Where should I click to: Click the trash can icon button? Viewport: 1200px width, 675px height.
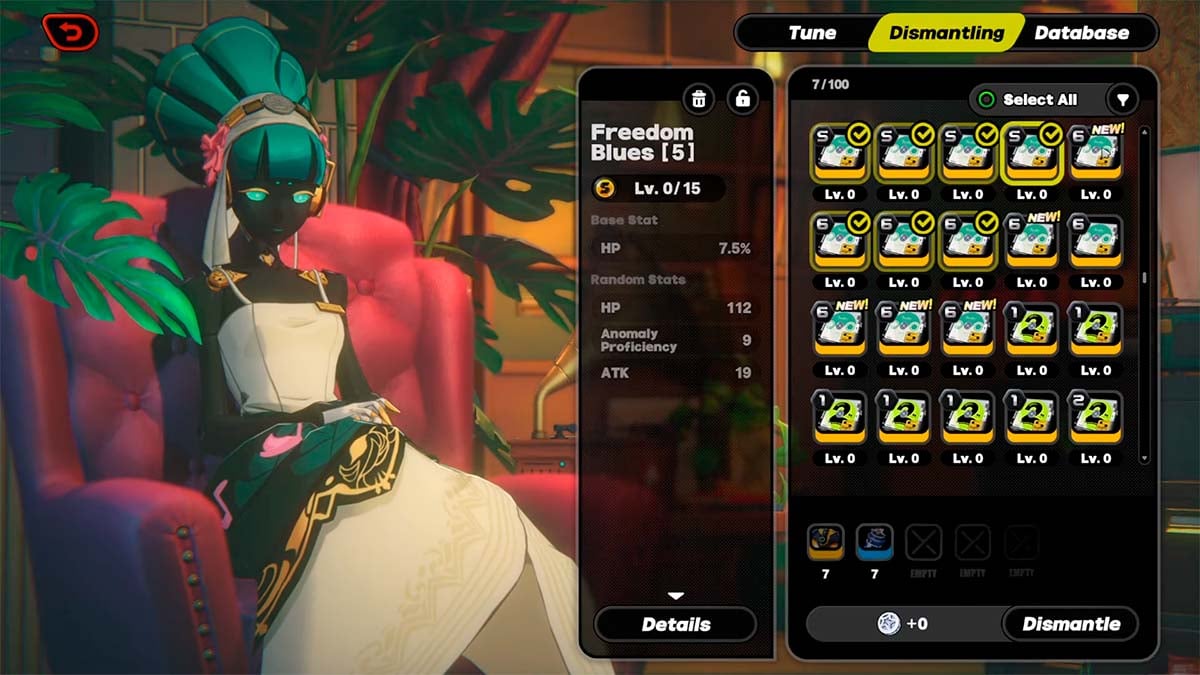699,99
